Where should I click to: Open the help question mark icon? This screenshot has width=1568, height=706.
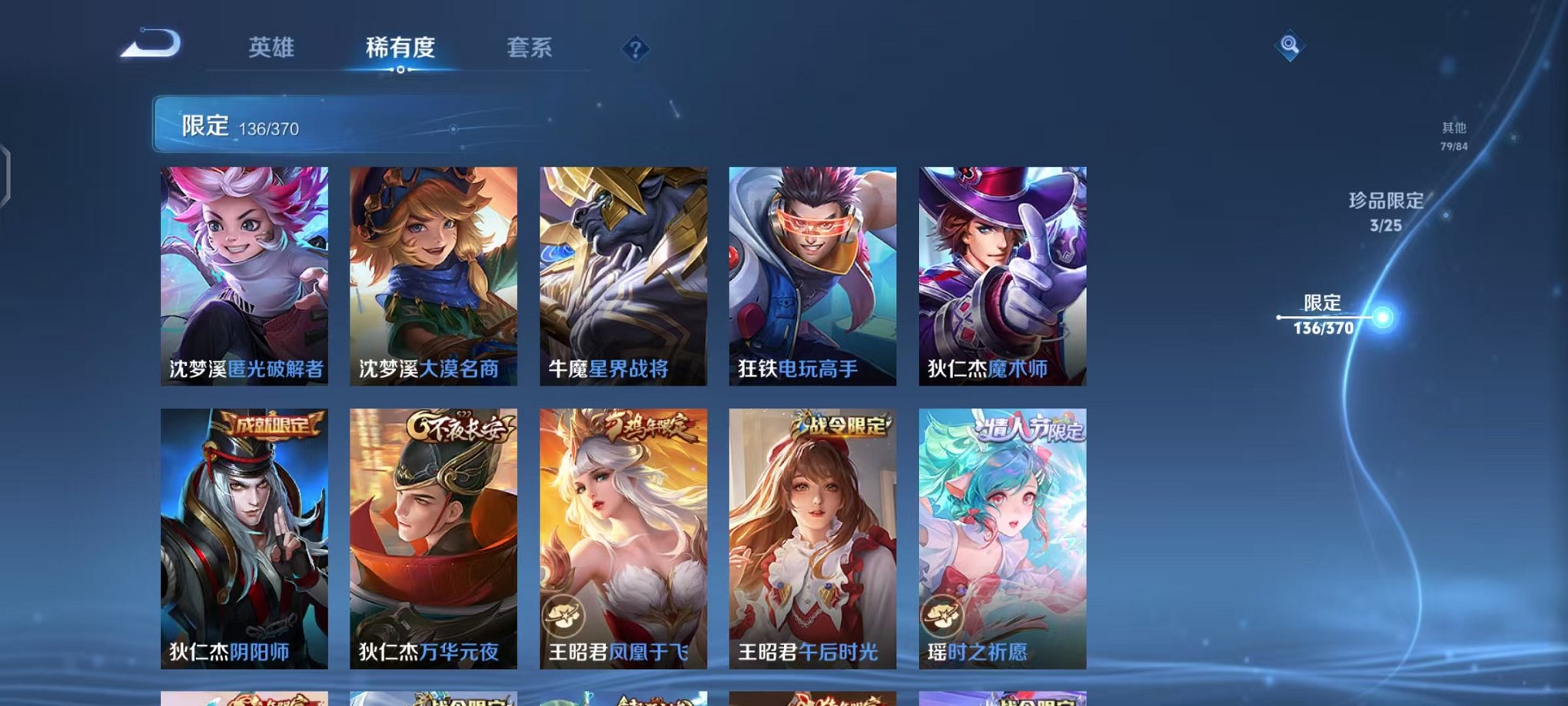pyautogui.click(x=635, y=48)
